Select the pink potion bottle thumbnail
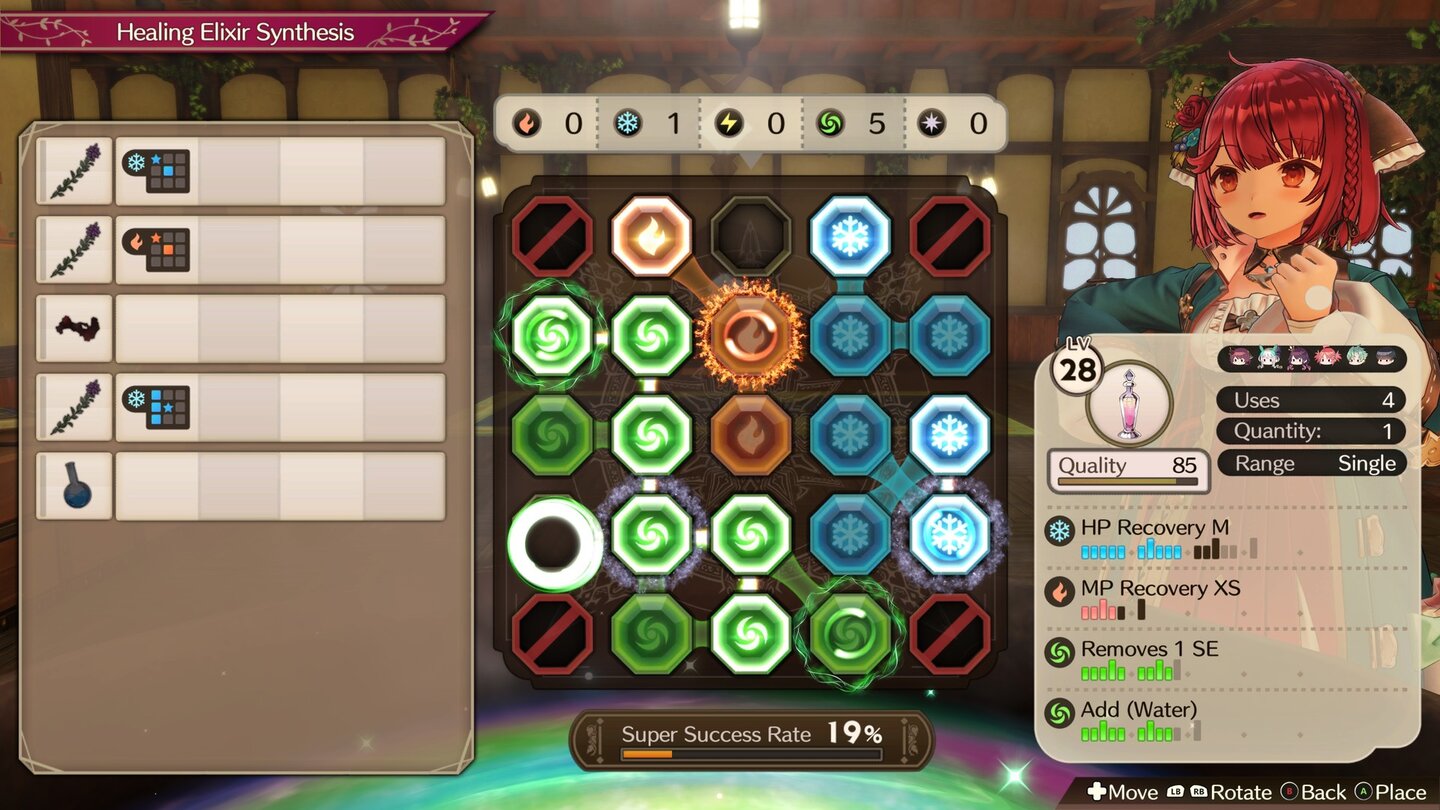 tap(1128, 401)
